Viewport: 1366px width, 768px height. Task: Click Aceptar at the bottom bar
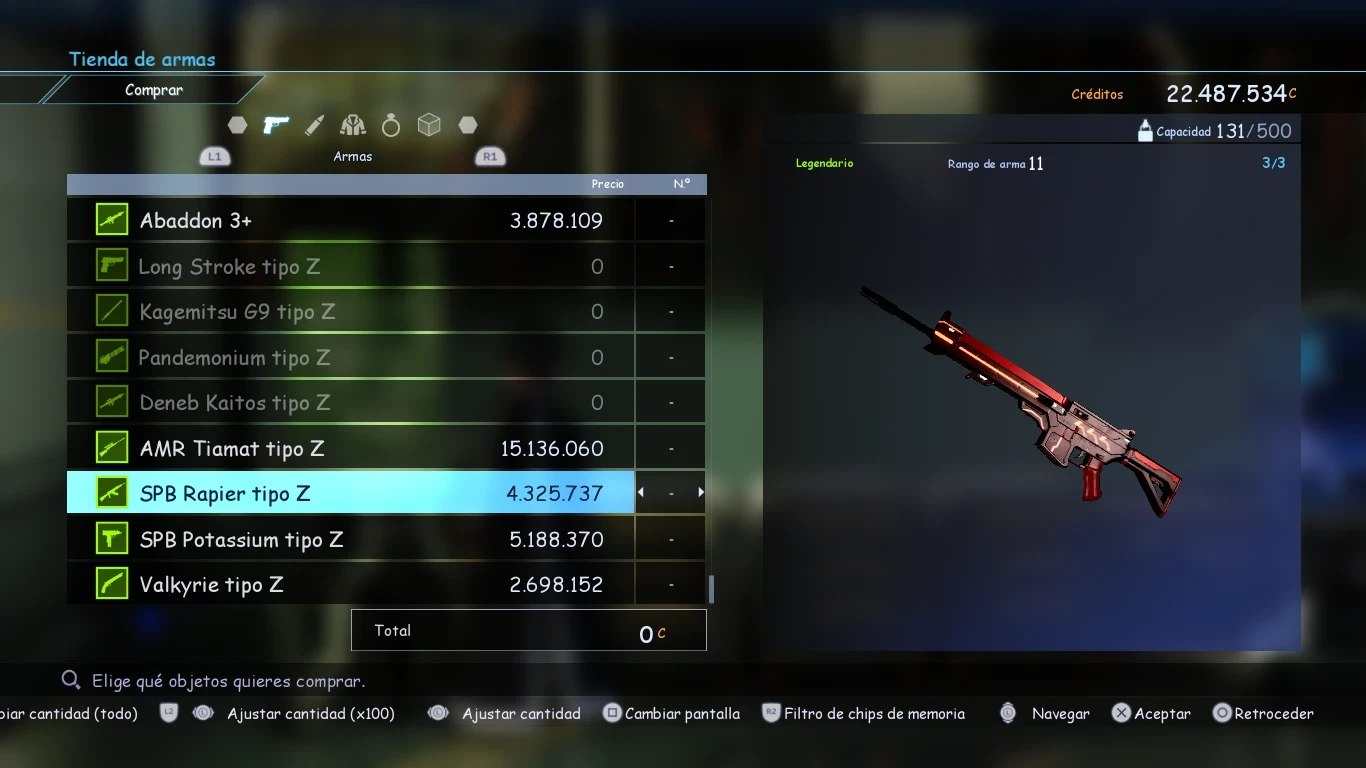coord(1151,713)
